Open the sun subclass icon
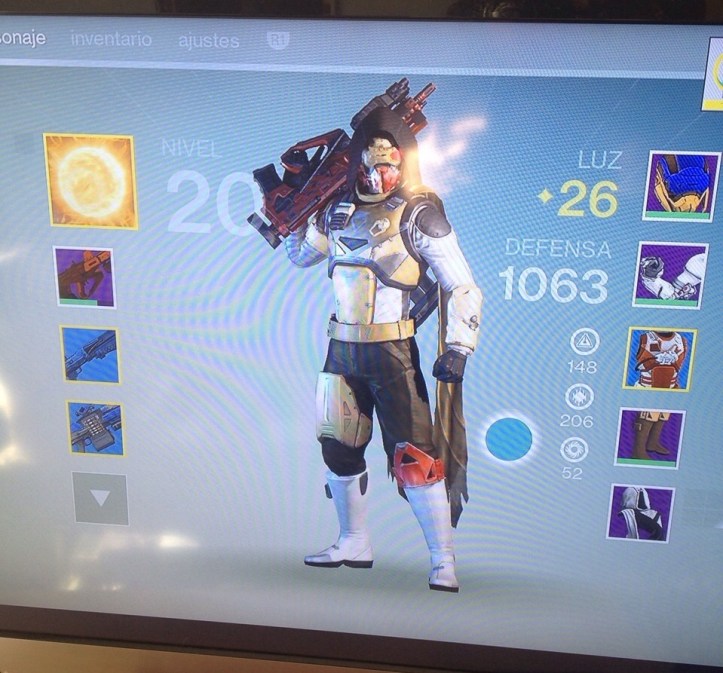Image resolution: width=723 pixels, height=673 pixels. 90,181
